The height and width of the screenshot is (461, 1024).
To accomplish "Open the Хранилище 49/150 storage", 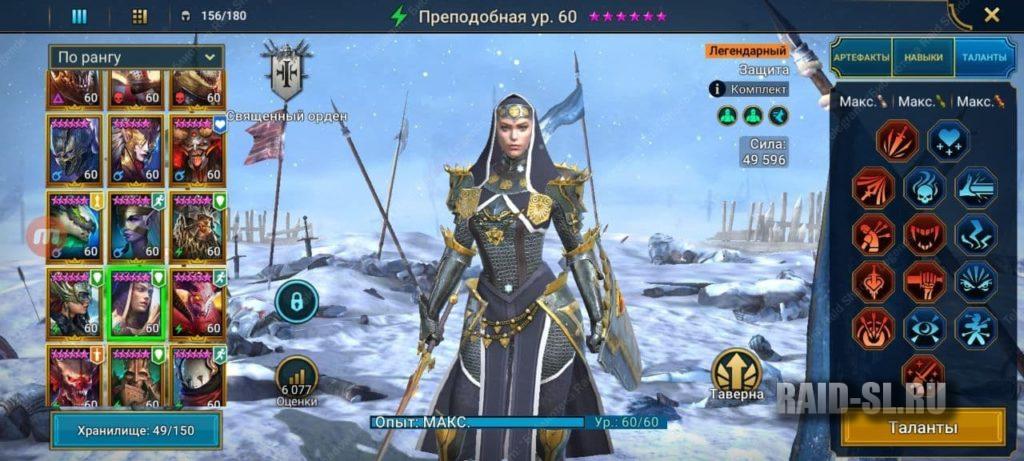I will pos(137,431).
